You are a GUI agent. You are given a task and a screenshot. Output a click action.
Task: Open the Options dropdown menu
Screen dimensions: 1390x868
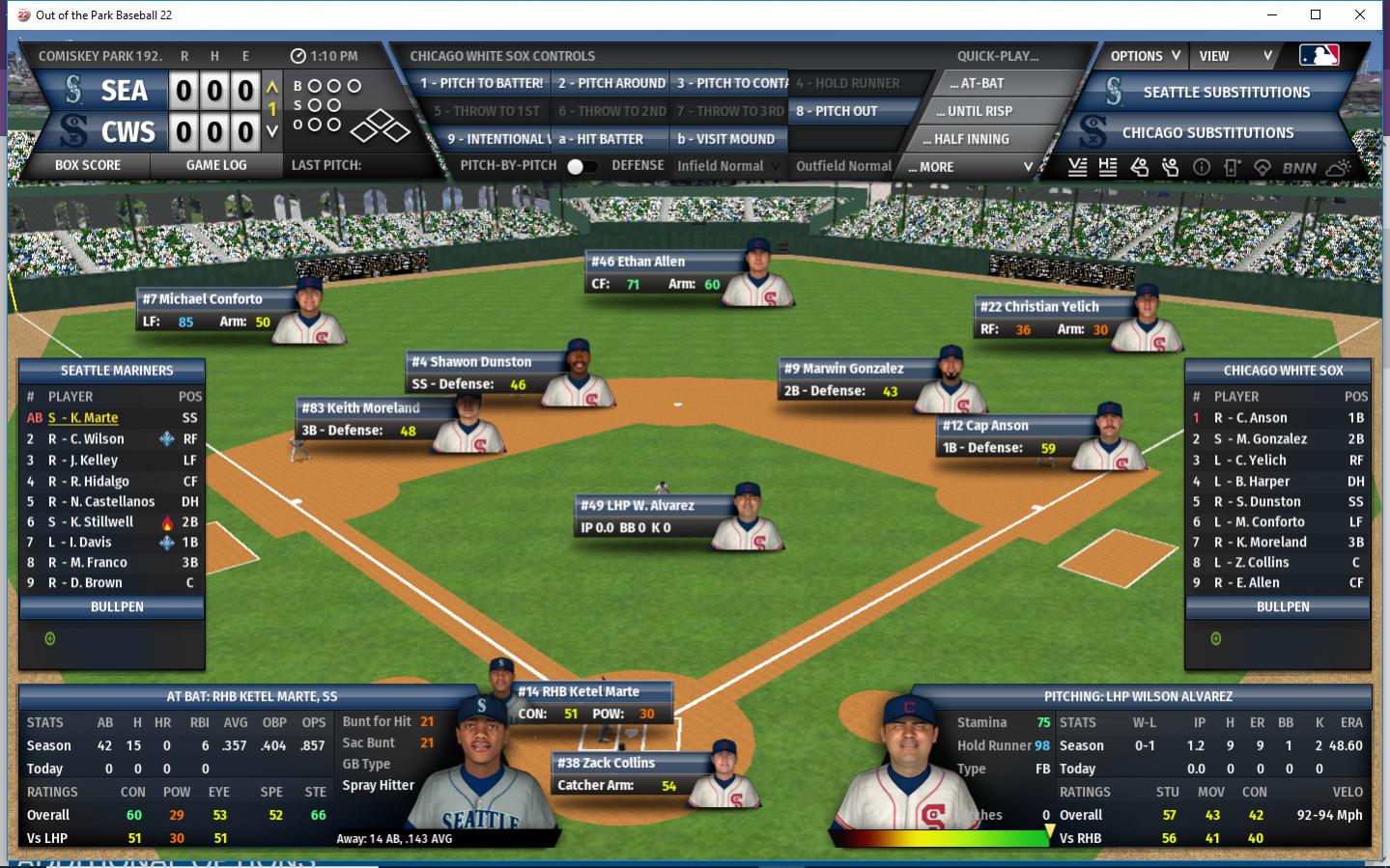click(1145, 56)
